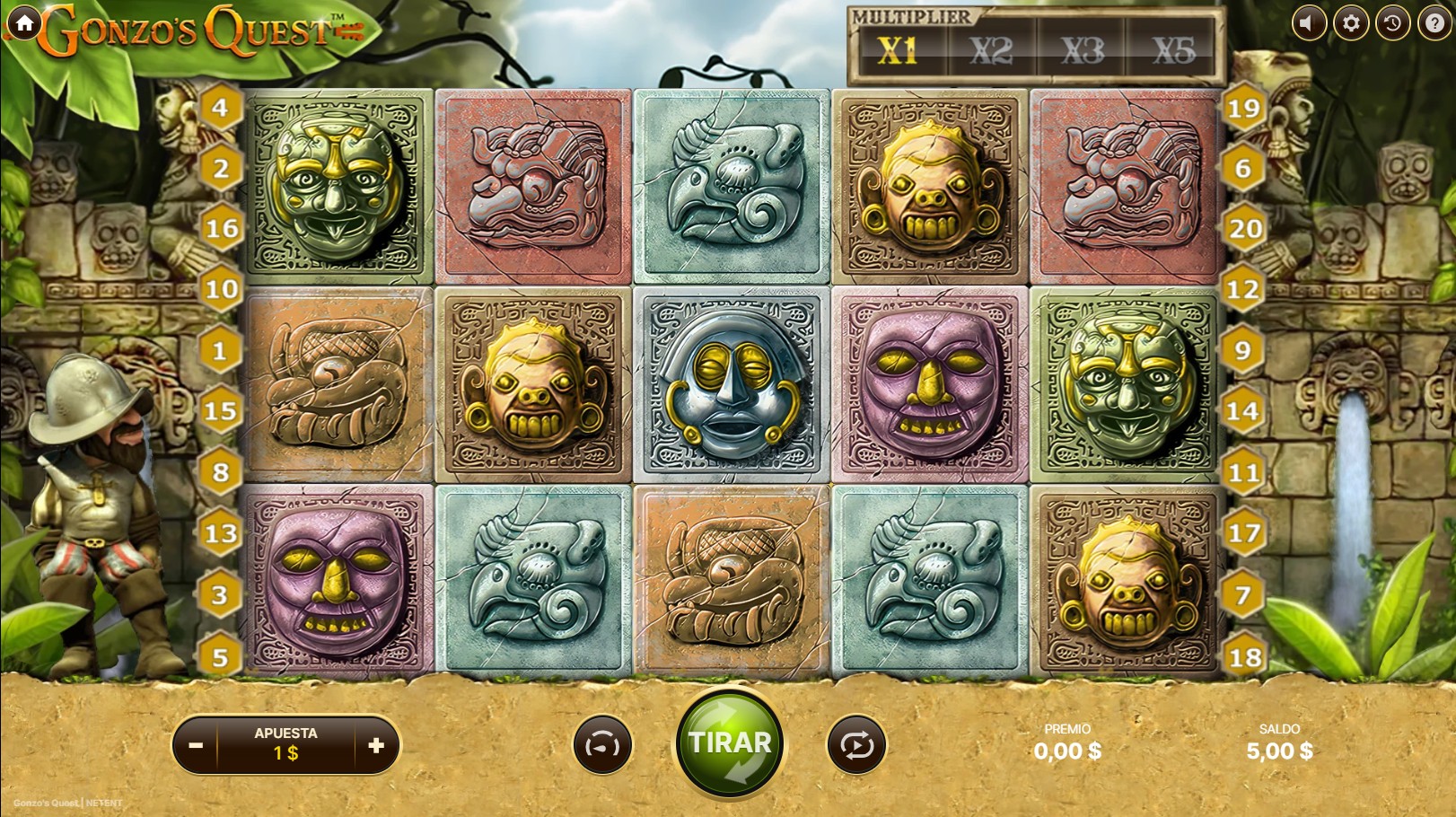Open the spin History clock icon

(1390, 23)
